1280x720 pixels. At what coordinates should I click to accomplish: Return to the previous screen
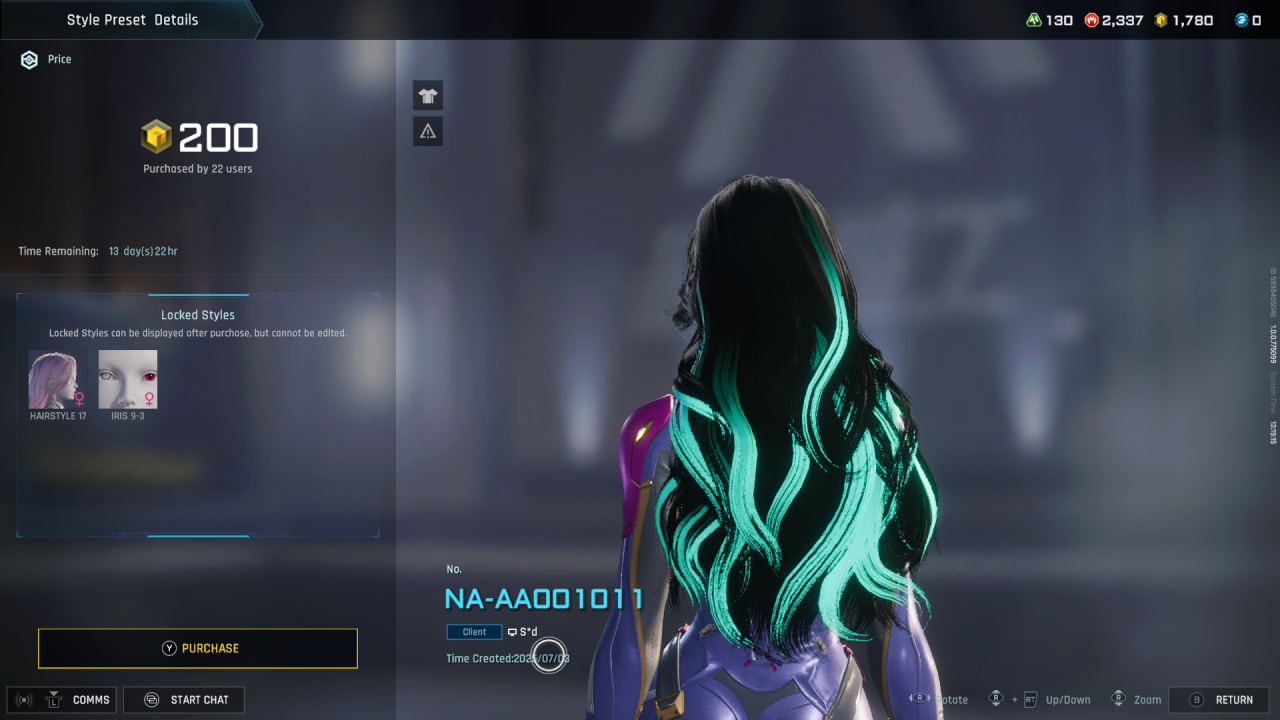pyautogui.click(x=1219, y=700)
